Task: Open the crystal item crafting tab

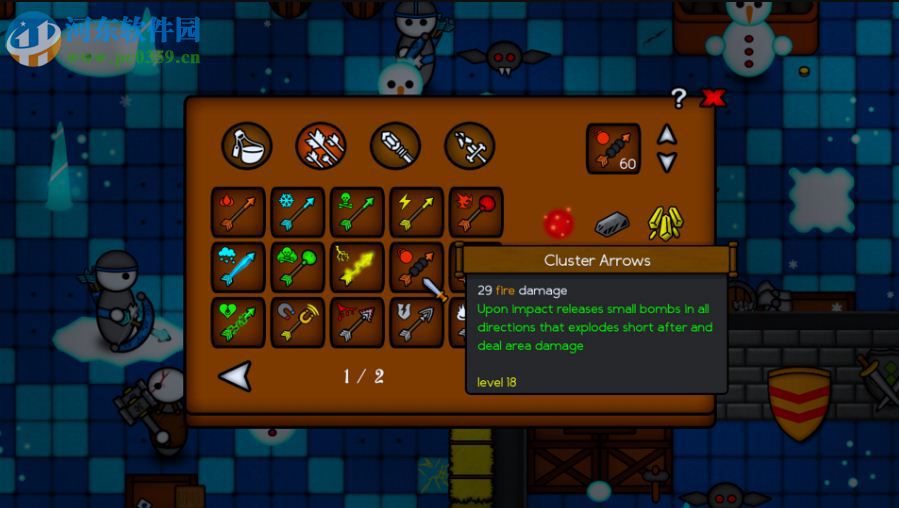Action: point(395,146)
